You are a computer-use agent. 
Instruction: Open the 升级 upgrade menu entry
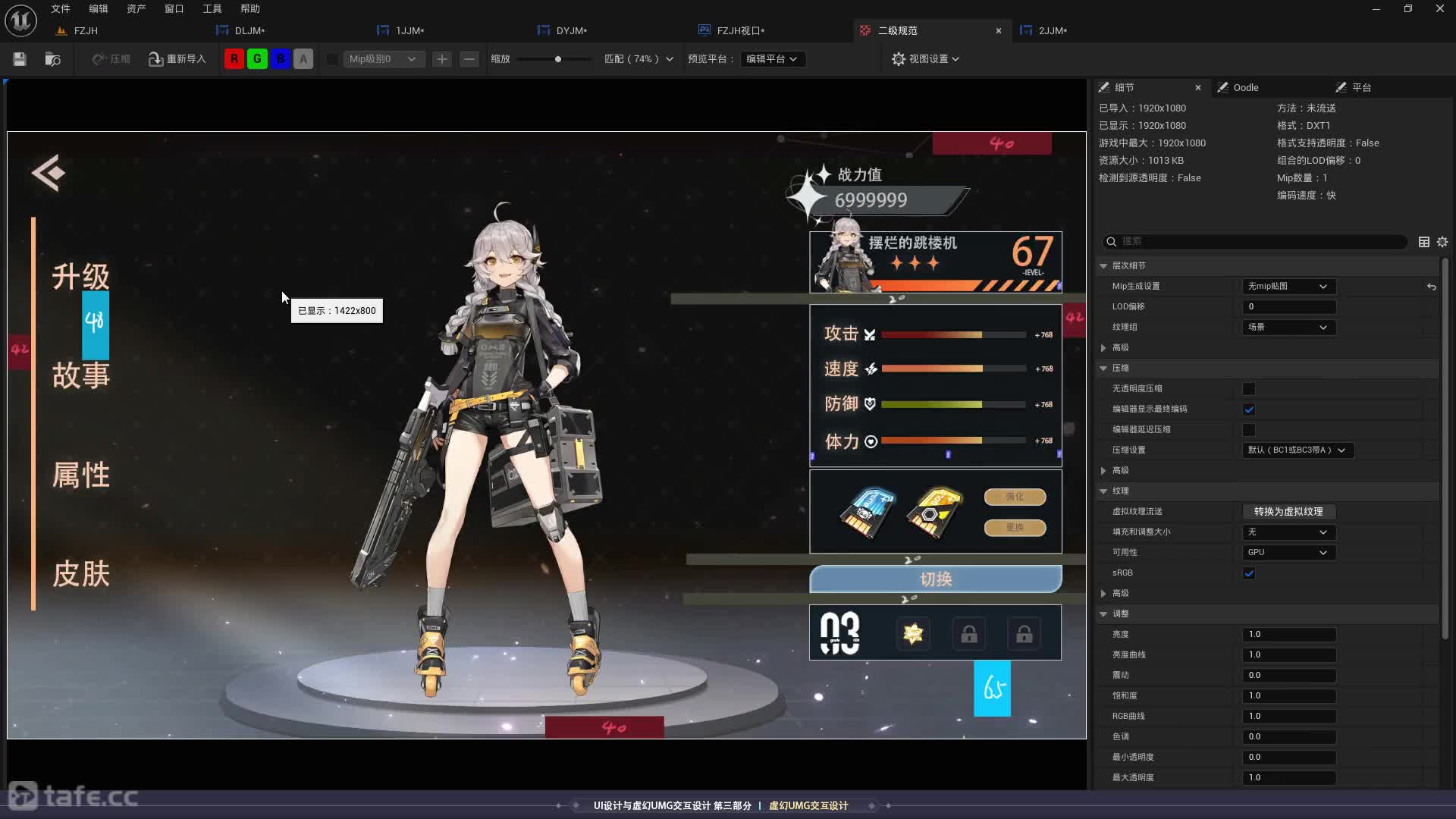click(80, 276)
